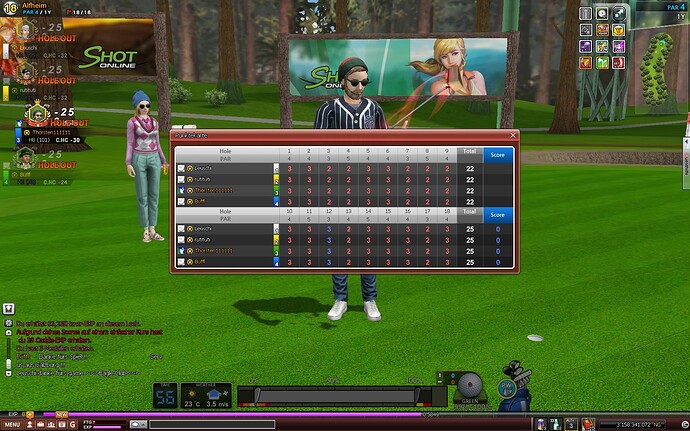Image resolution: width=690 pixels, height=431 pixels.
Task: Click the Score header for holes 1-9
Action: [x=497, y=155]
